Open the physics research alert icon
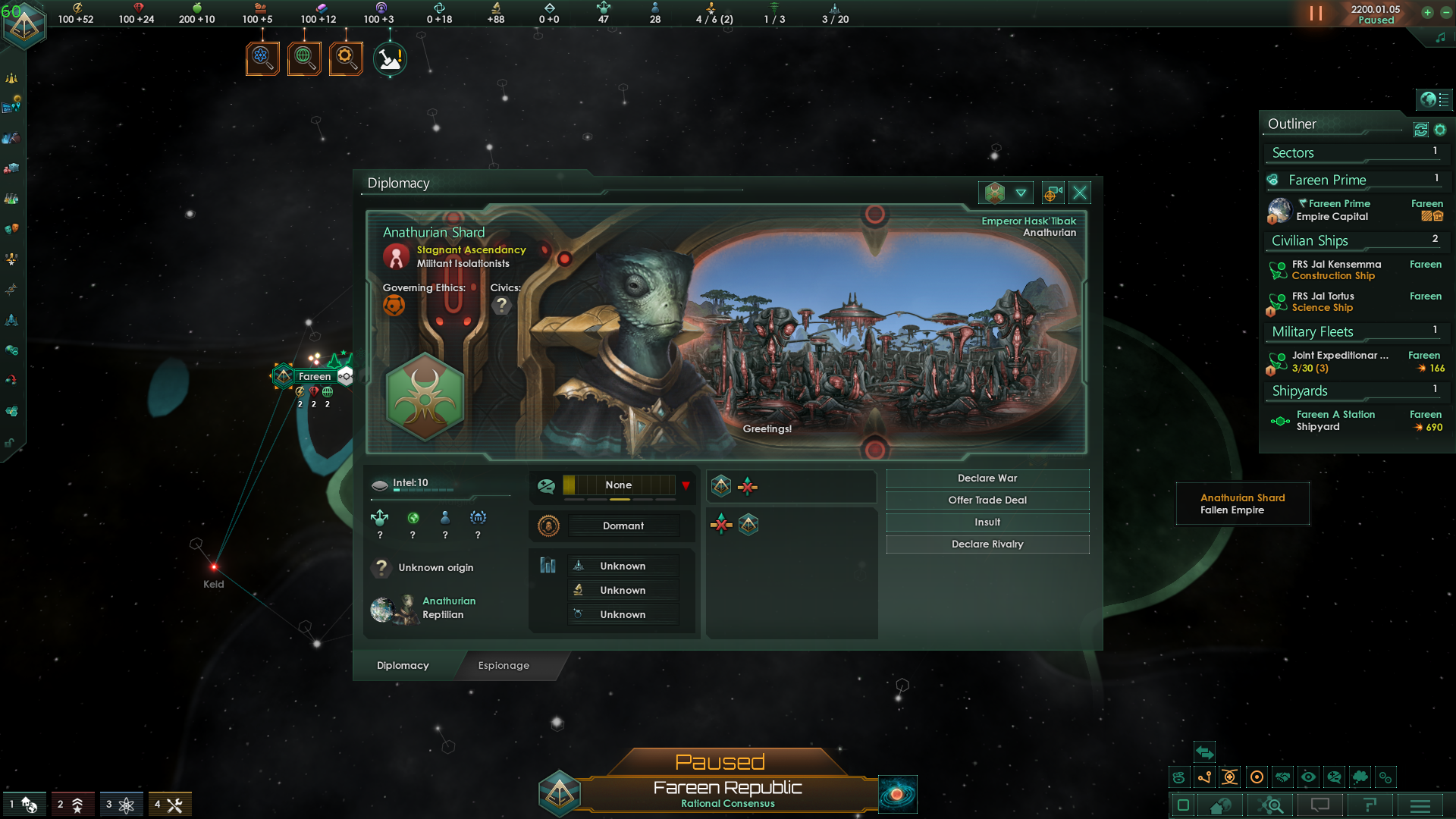Viewport: 1456px width, 819px height. point(262,58)
